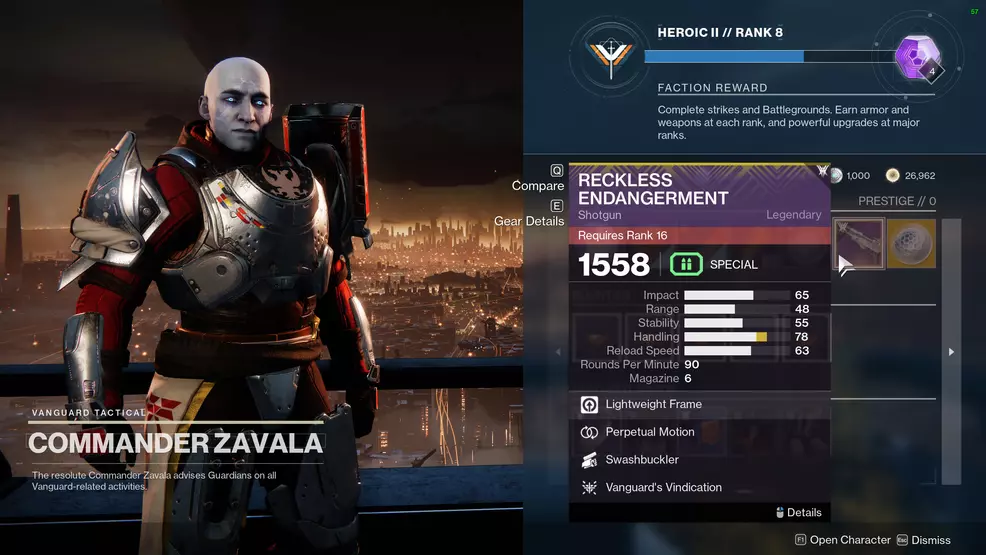986x555 pixels.
Task: Click the left arrow to page rewards
Action: pyautogui.click(x=558, y=352)
